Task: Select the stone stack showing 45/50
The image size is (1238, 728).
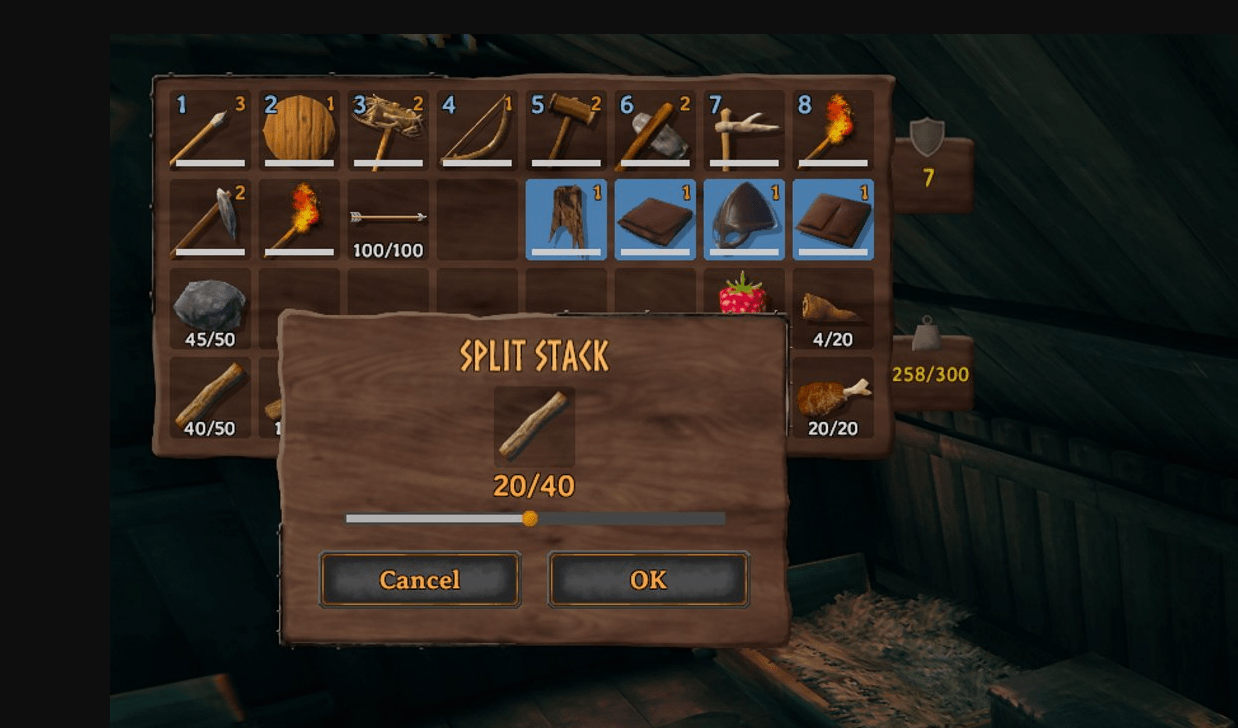Action: pos(210,308)
